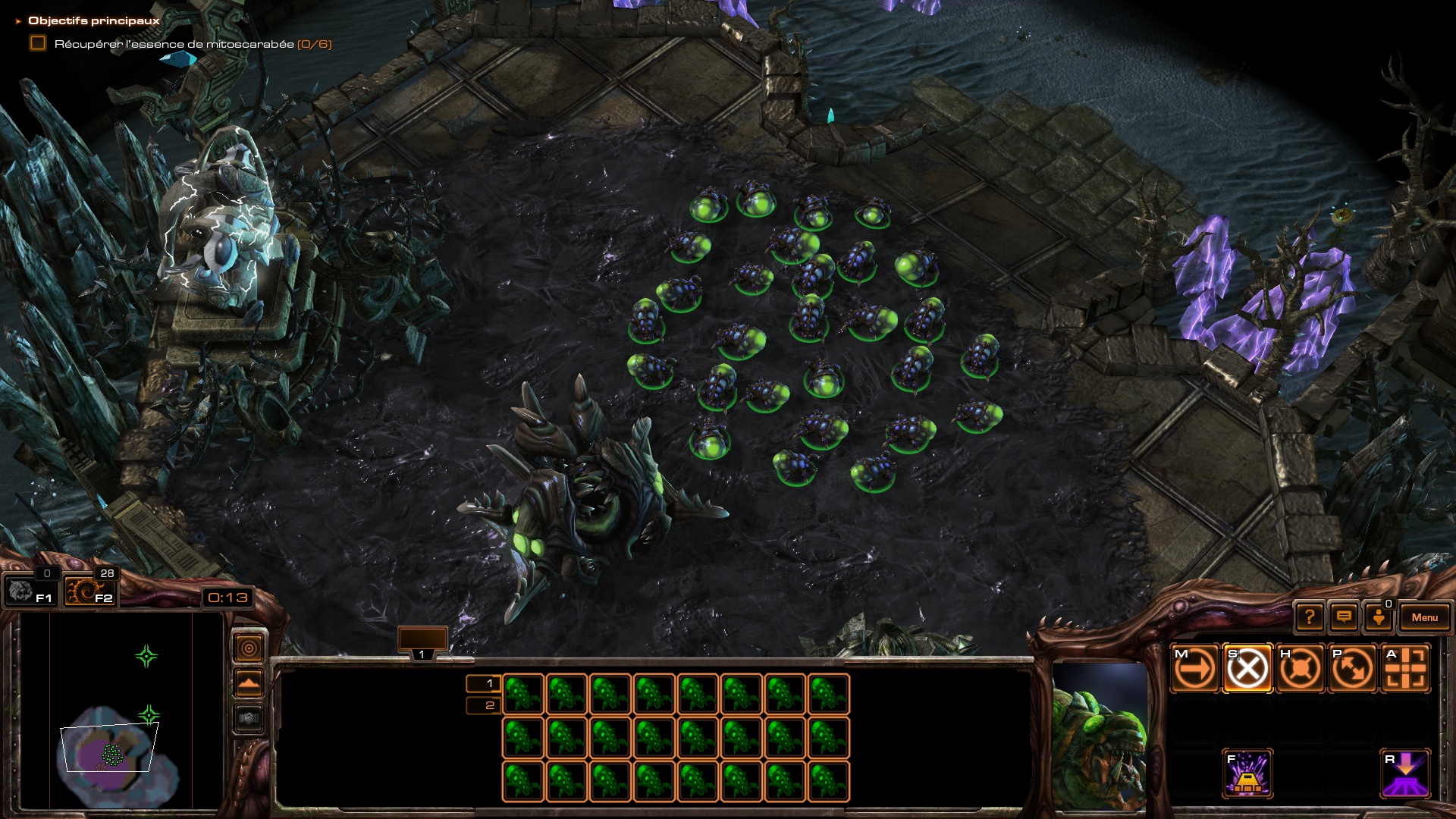1456x819 pixels.
Task: Select all army units with F2 button
Action: point(89,591)
